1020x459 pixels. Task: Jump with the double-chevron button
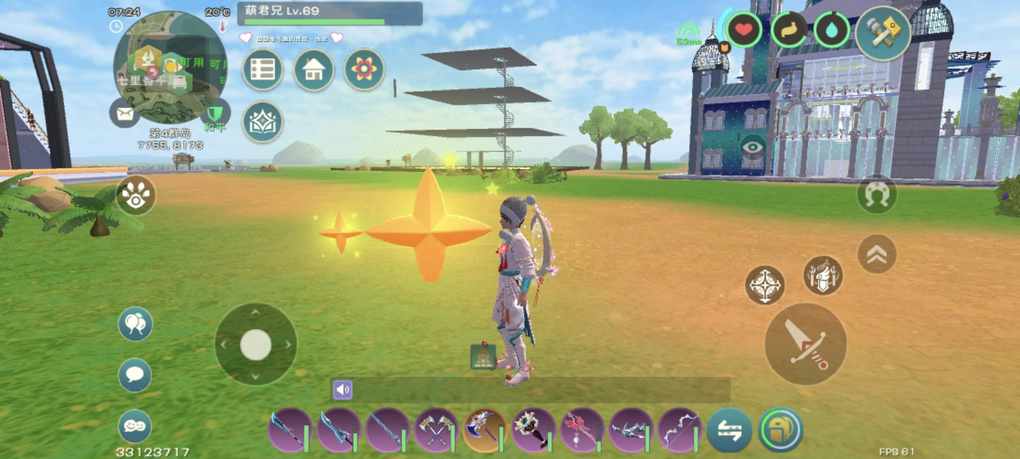coord(877,254)
